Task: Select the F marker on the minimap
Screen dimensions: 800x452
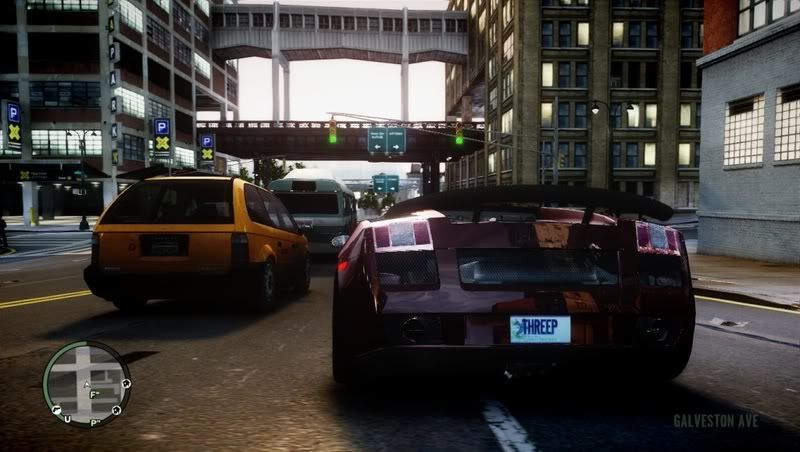Action: click(x=93, y=393)
